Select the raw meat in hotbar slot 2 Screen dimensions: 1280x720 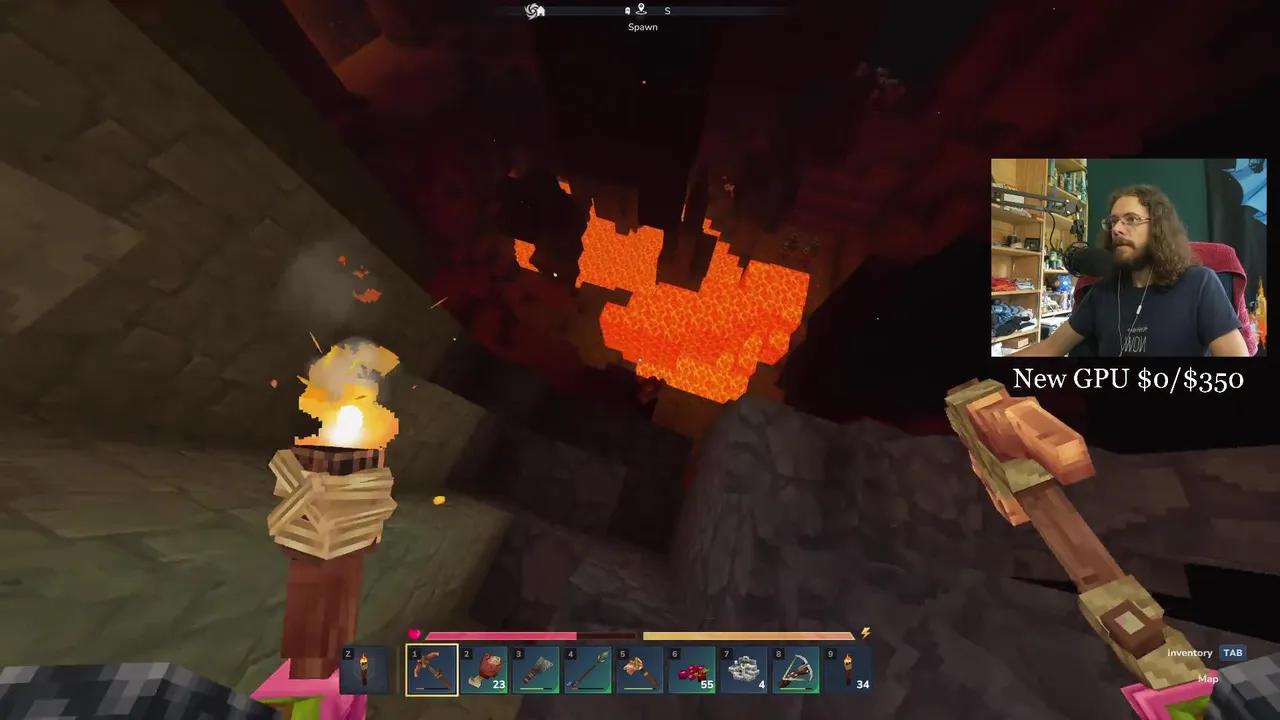483,669
